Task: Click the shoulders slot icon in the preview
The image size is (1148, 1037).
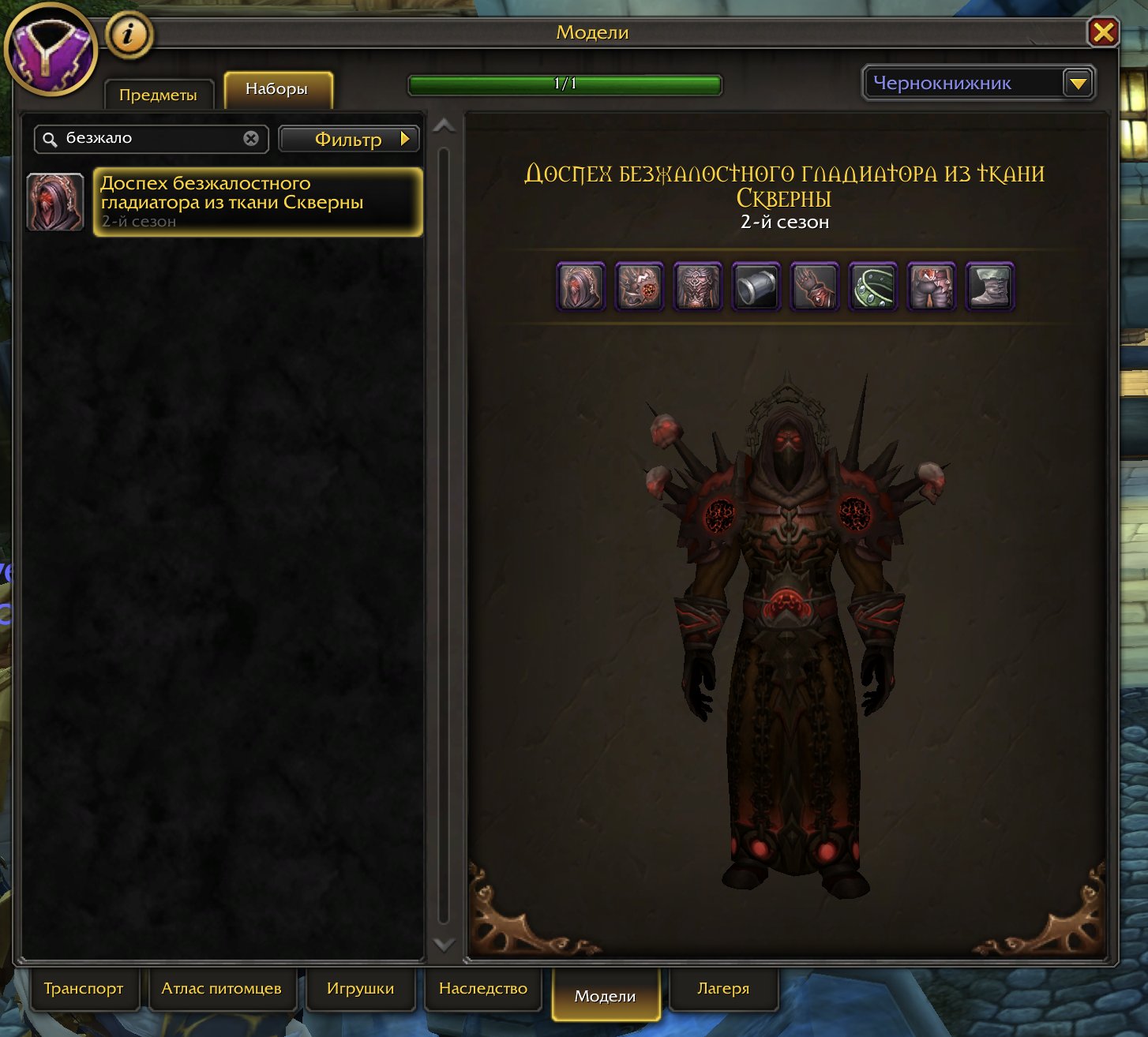Action: coord(640,286)
